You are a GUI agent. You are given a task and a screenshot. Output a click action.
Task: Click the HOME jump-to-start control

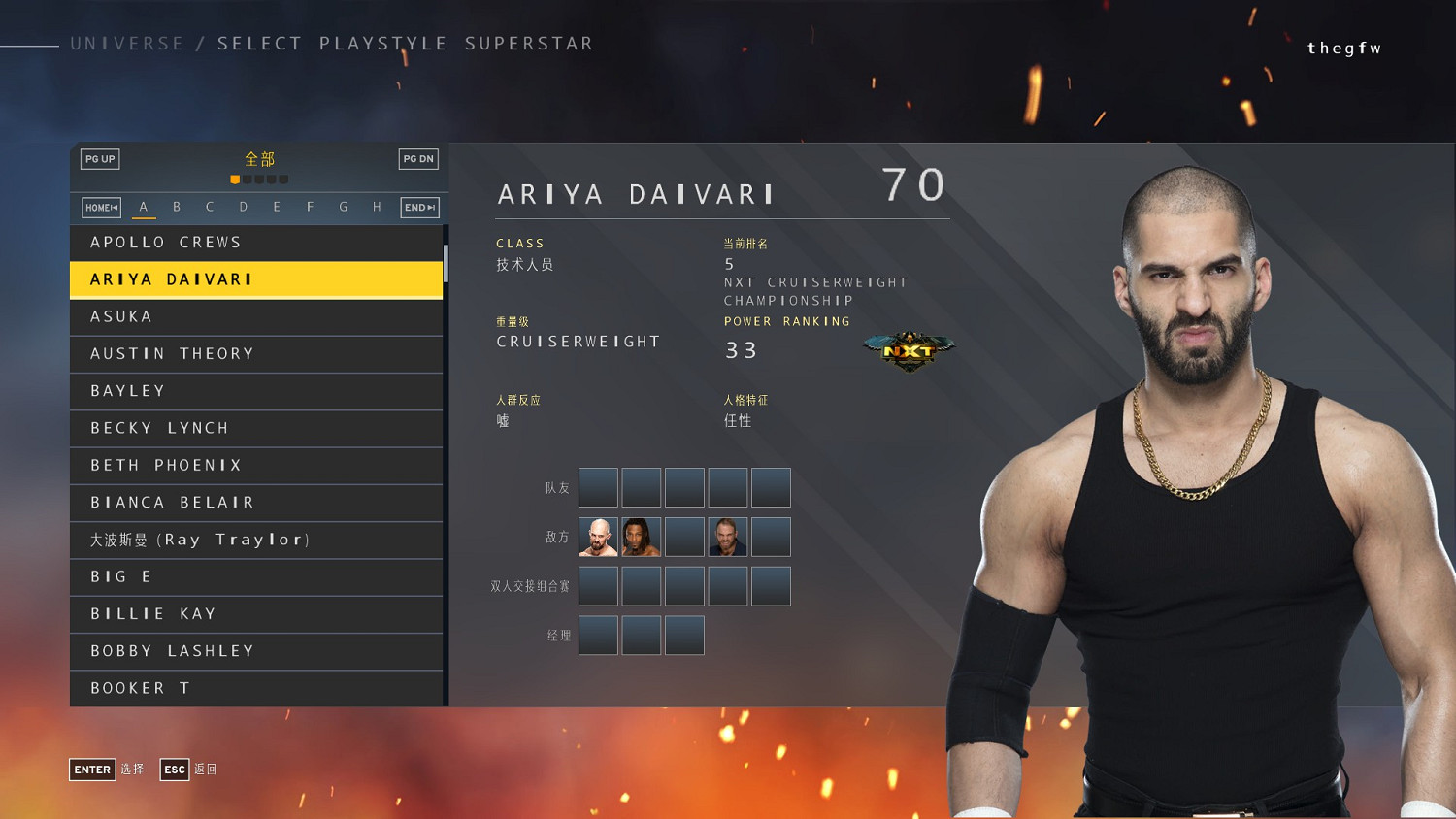[x=100, y=207]
